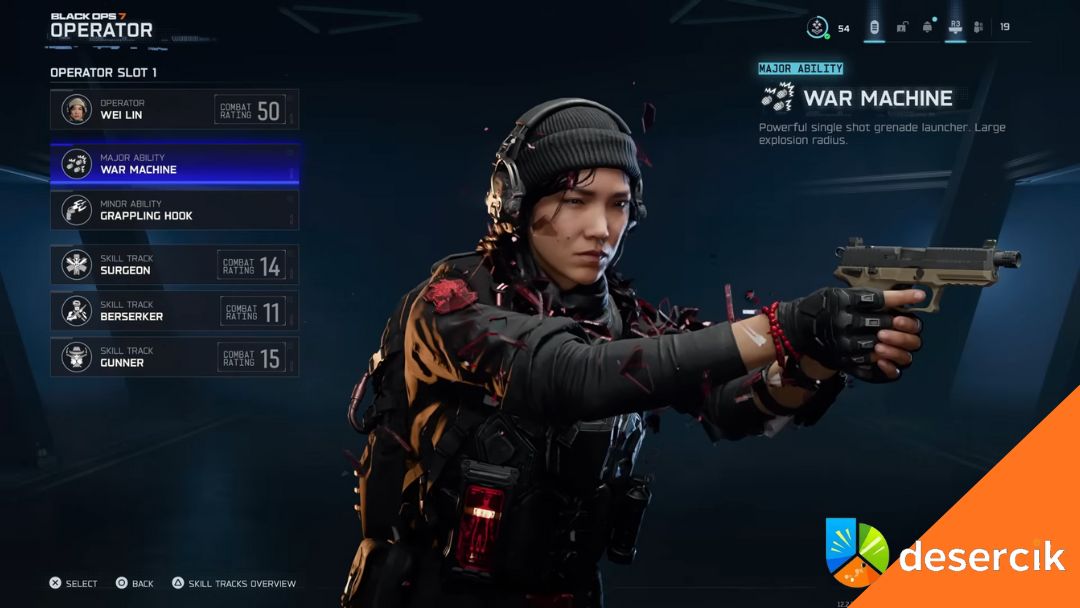Select the Surgeon skill track
This screenshot has width=1080, height=608.
tap(174, 265)
